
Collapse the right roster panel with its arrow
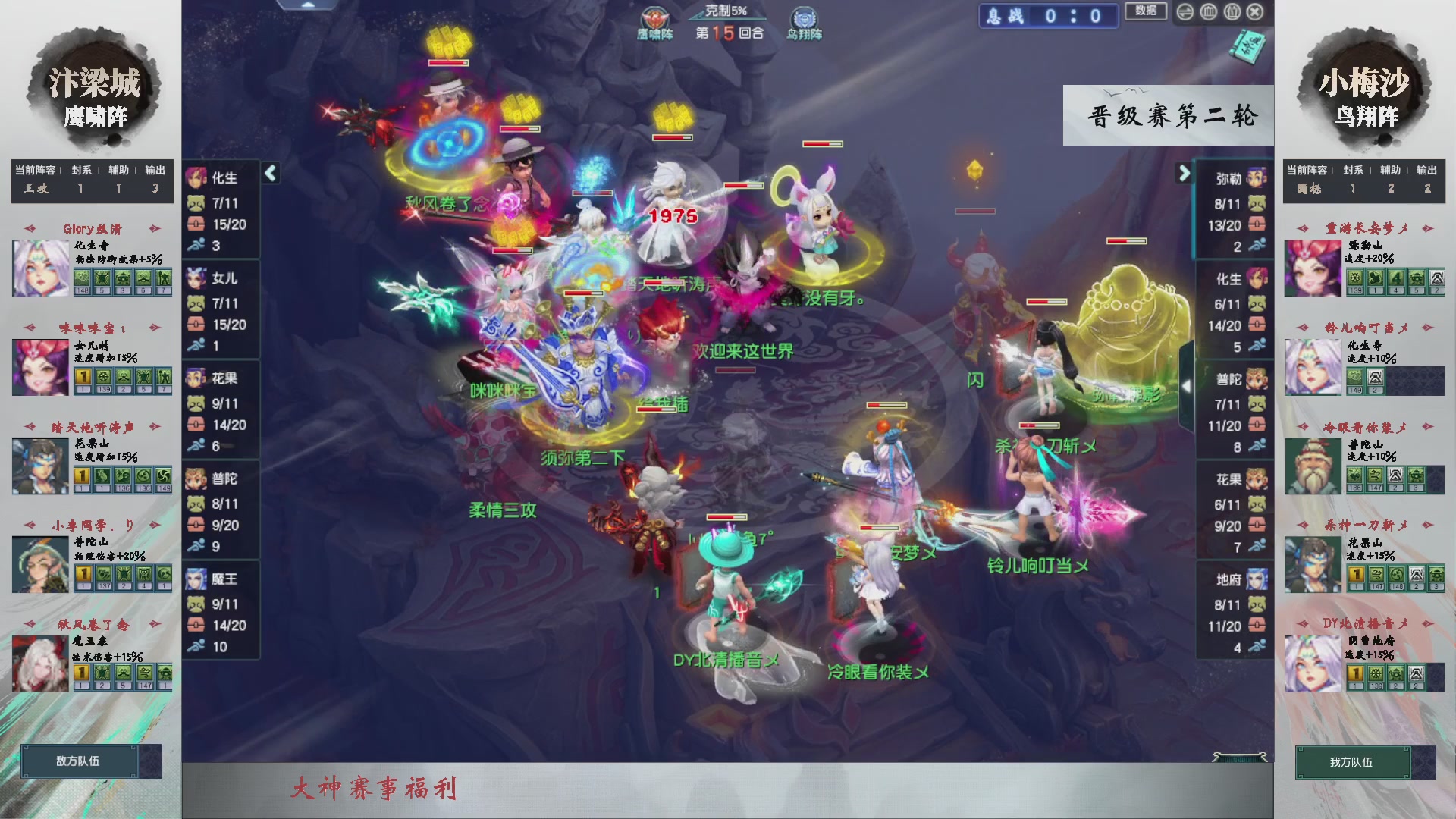[x=1184, y=173]
